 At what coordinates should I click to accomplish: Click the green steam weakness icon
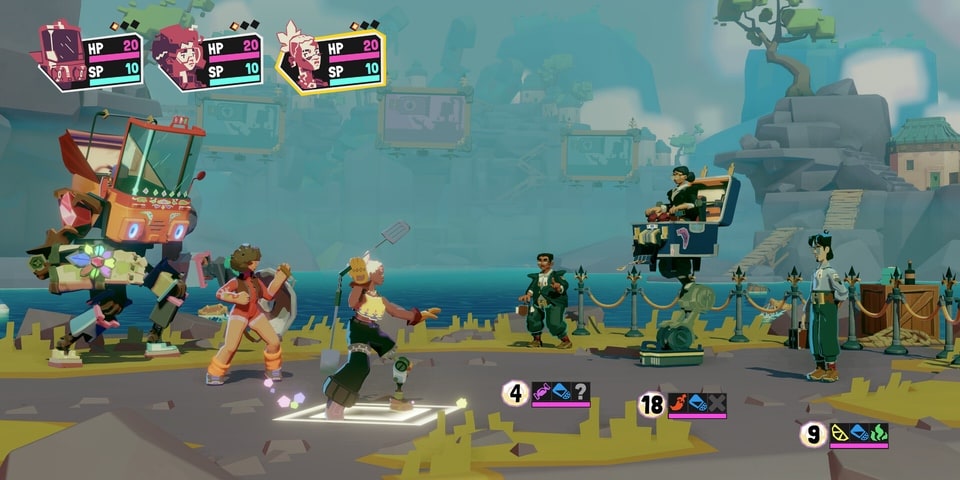click(878, 433)
